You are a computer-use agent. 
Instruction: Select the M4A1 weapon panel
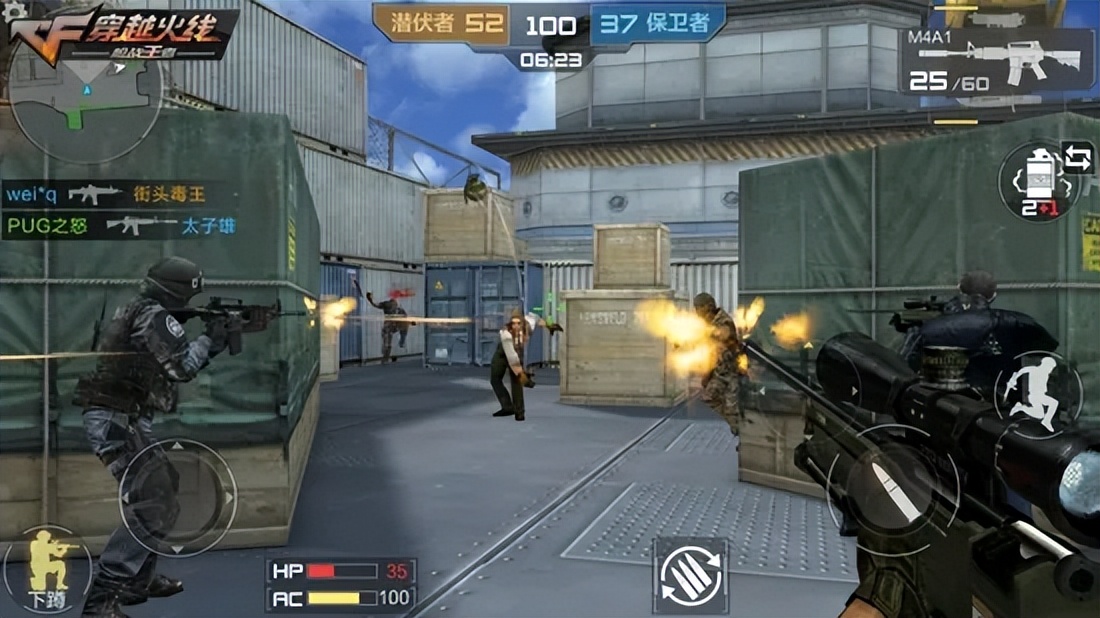click(997, 61)
